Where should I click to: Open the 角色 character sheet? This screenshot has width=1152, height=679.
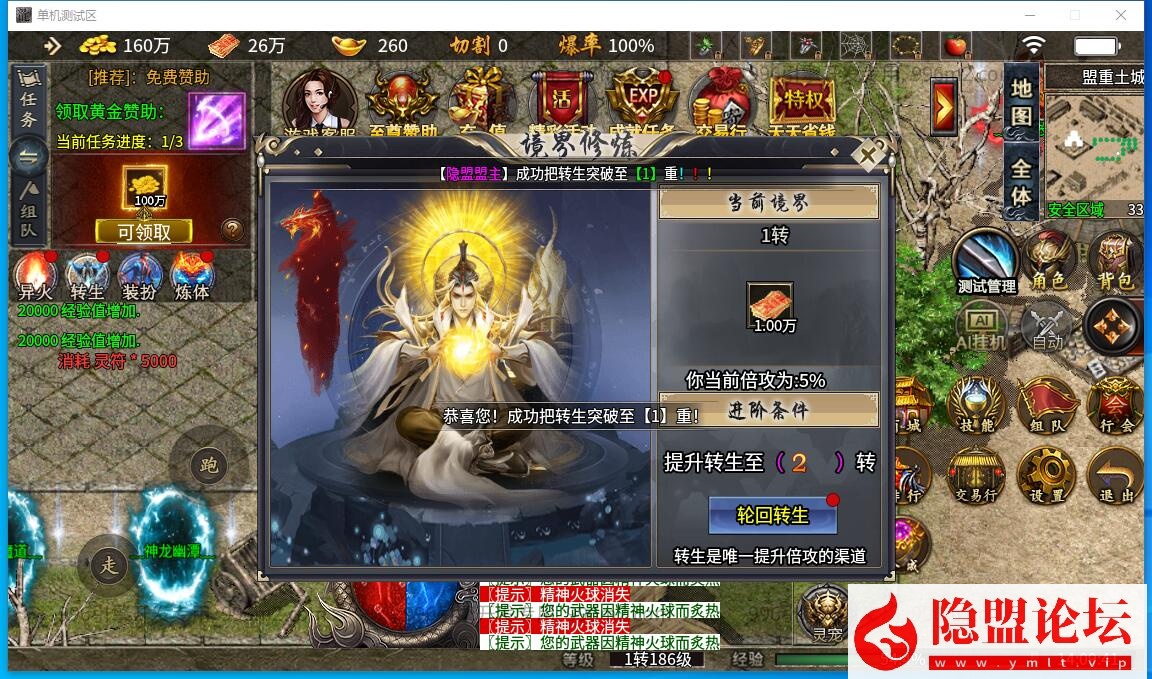click(x=1048, y=262)
